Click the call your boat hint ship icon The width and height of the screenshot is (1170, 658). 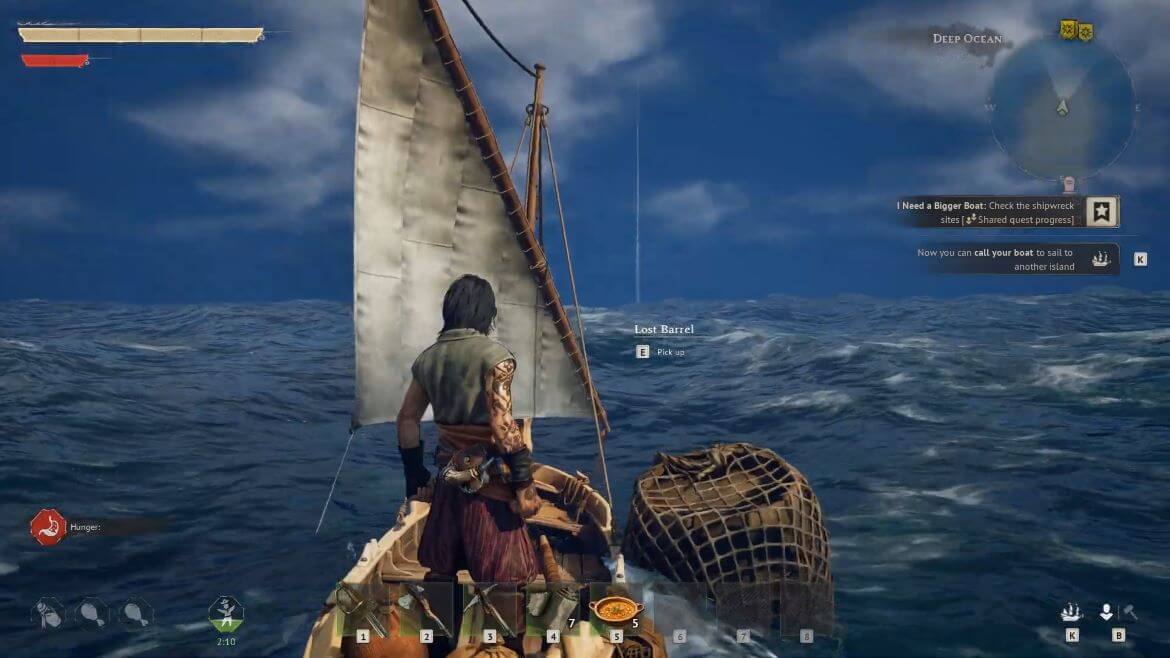coord(1101,259)
